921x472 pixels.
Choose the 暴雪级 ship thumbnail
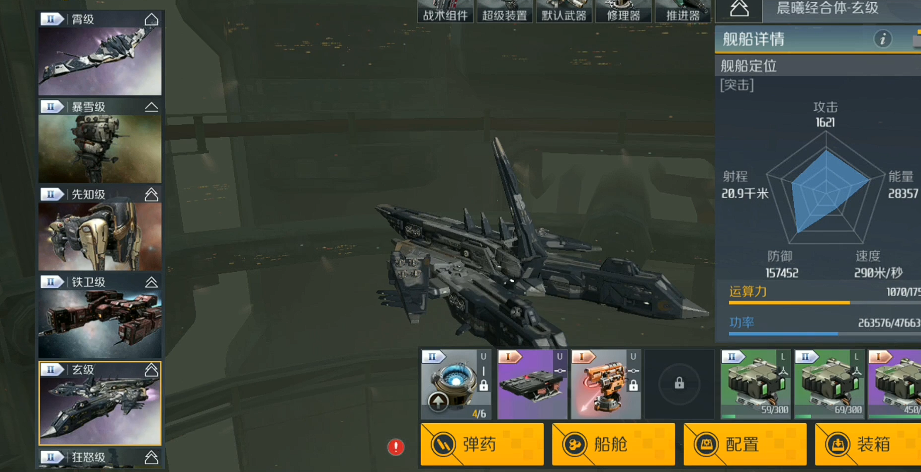[x=100, y=147]
